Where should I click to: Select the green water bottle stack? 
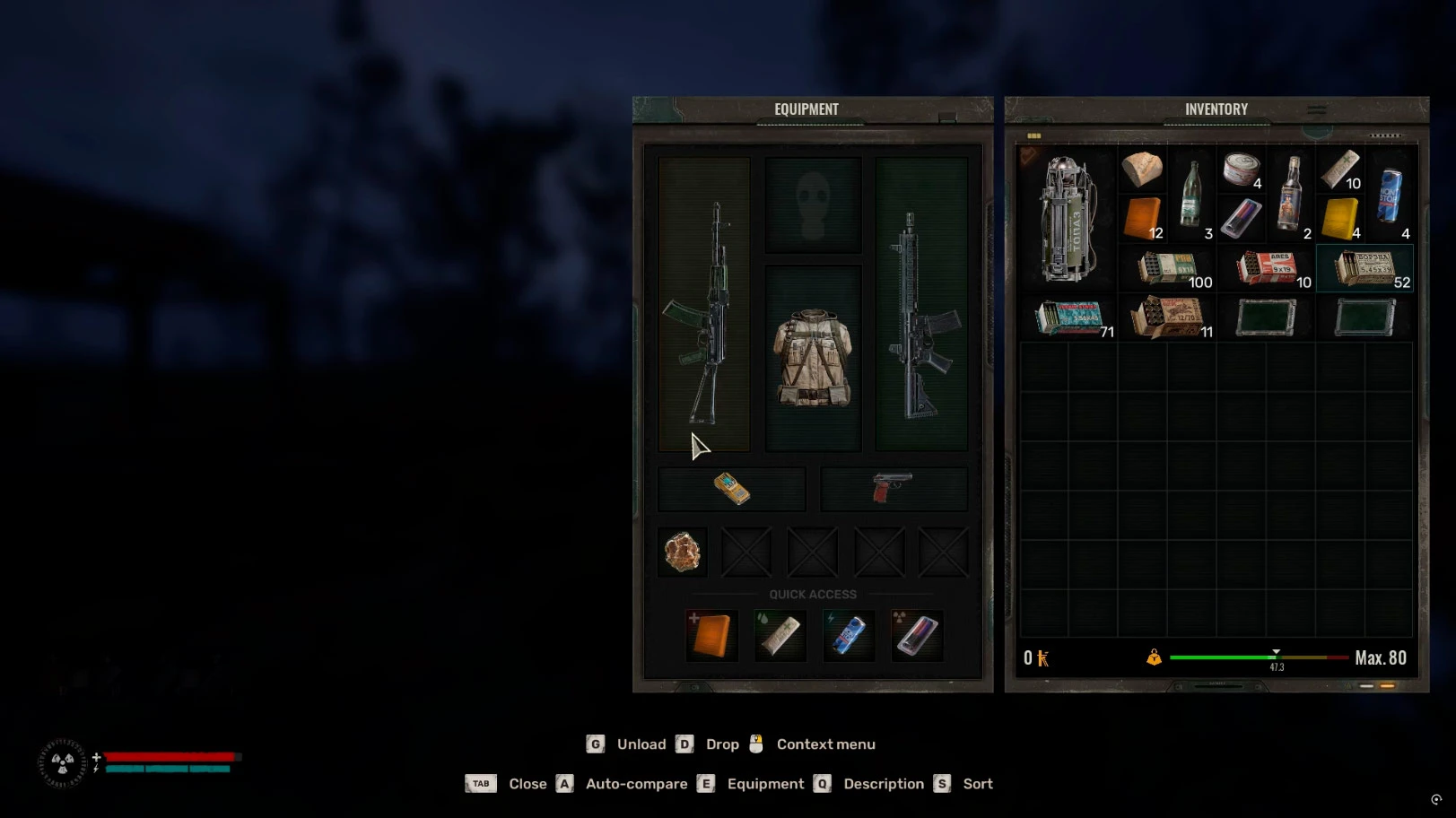[1191, 194]
